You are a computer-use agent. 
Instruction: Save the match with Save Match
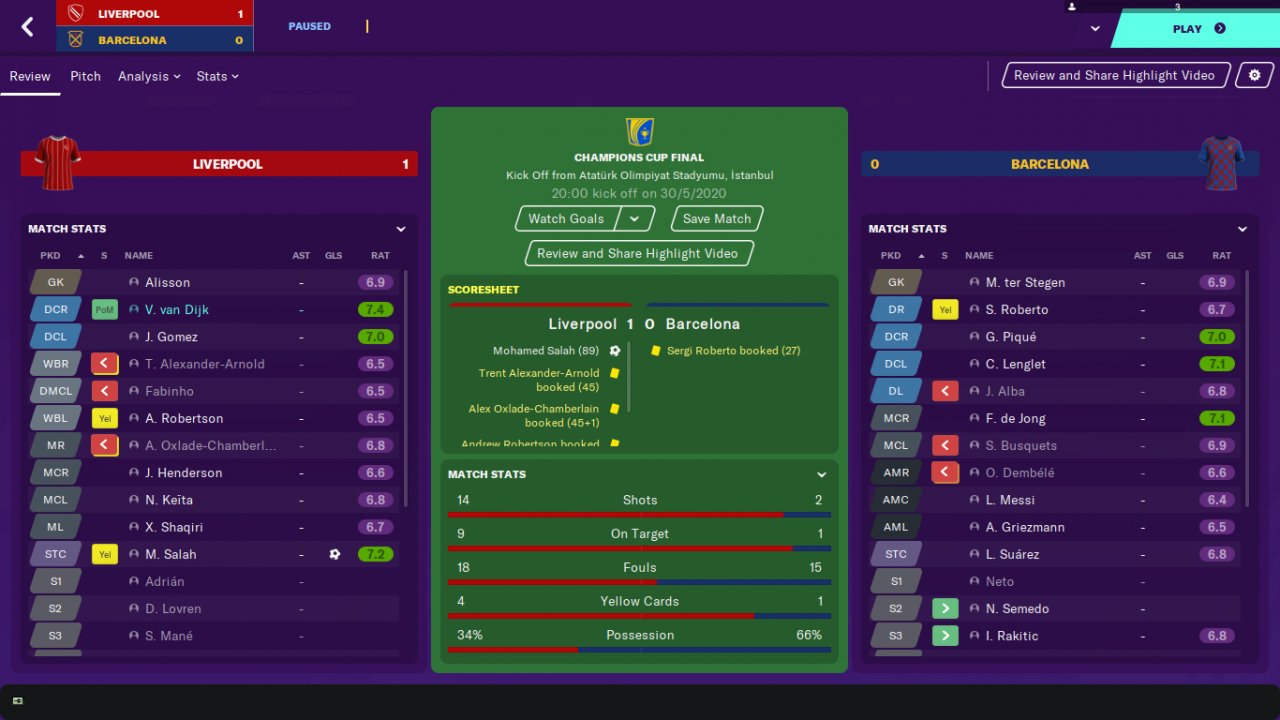click(716, 219)
